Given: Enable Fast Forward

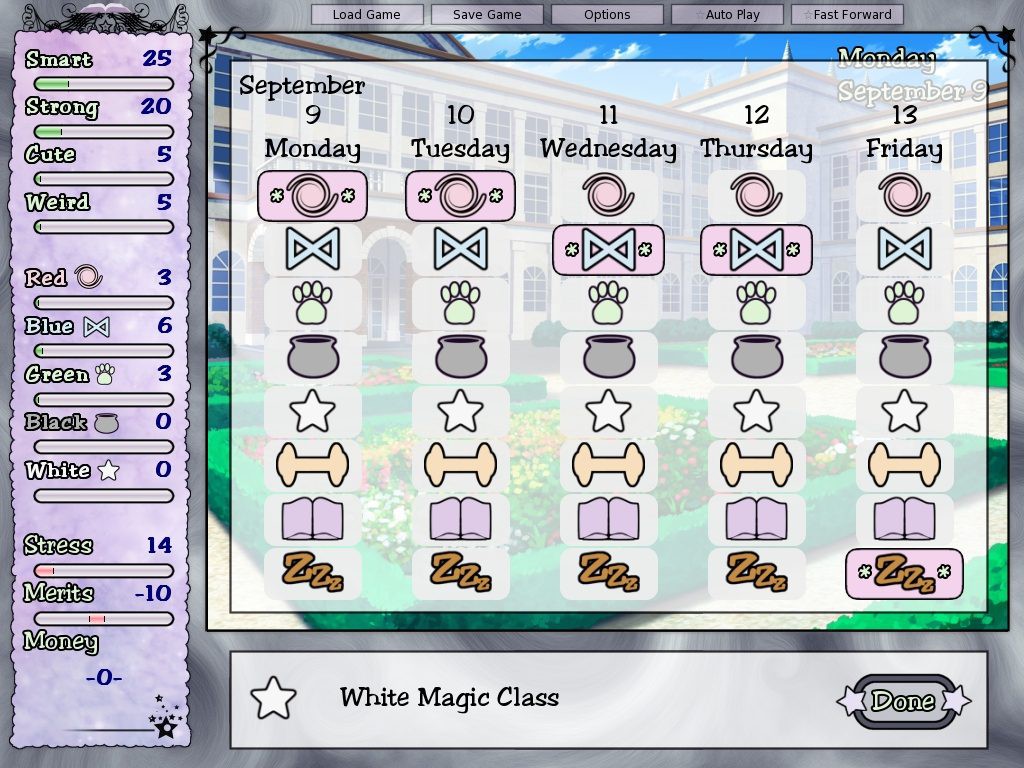Looking at the screenshot, I should [x=847, y=15].
